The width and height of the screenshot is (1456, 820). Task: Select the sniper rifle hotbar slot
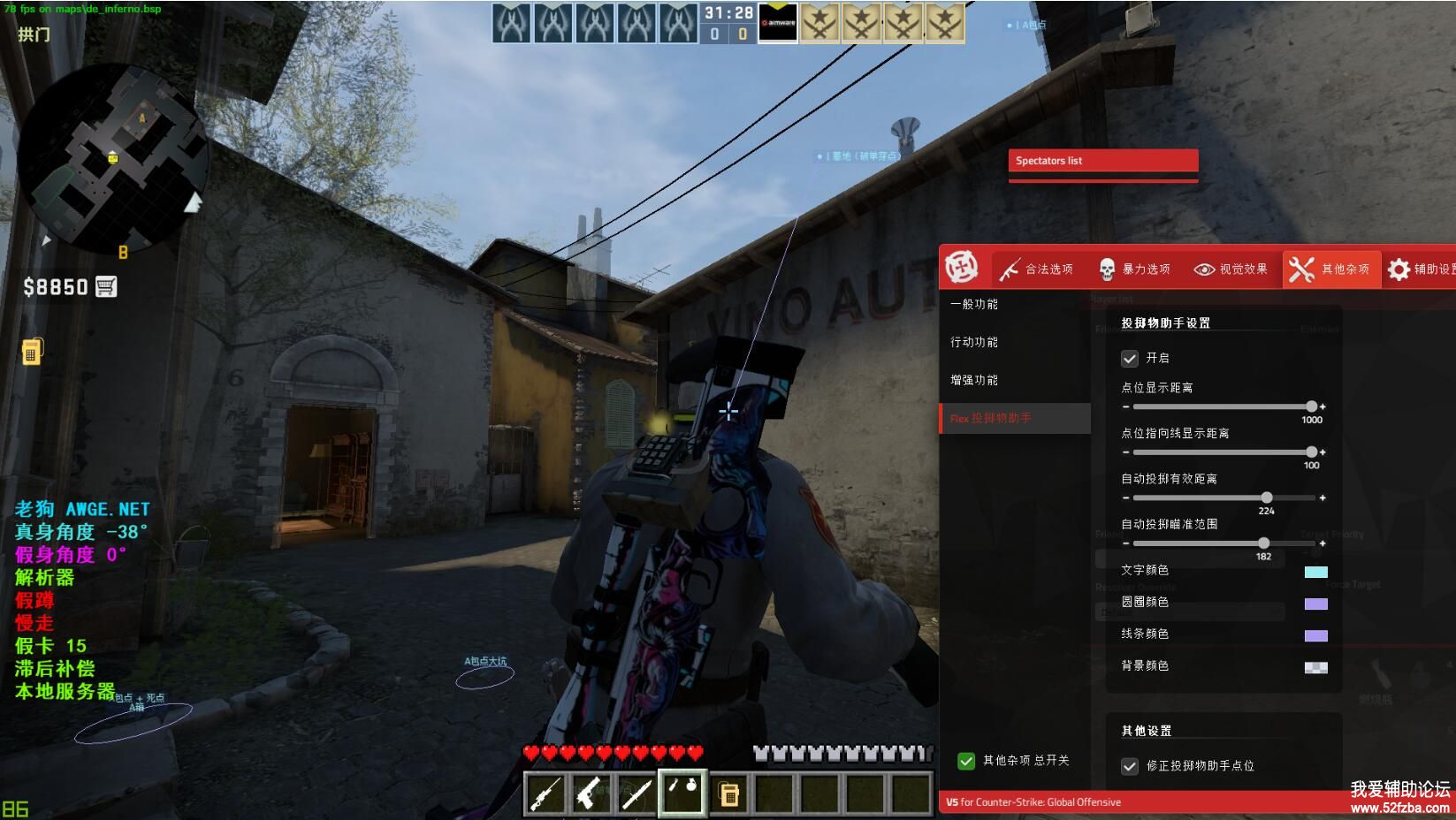coord(545,793)
